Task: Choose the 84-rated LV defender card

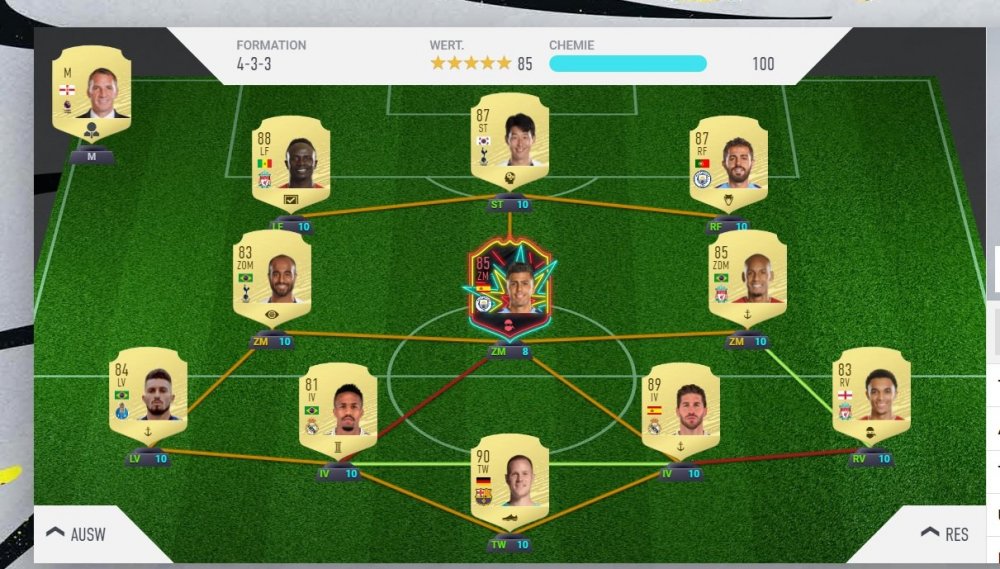Action: click(148, 395)
